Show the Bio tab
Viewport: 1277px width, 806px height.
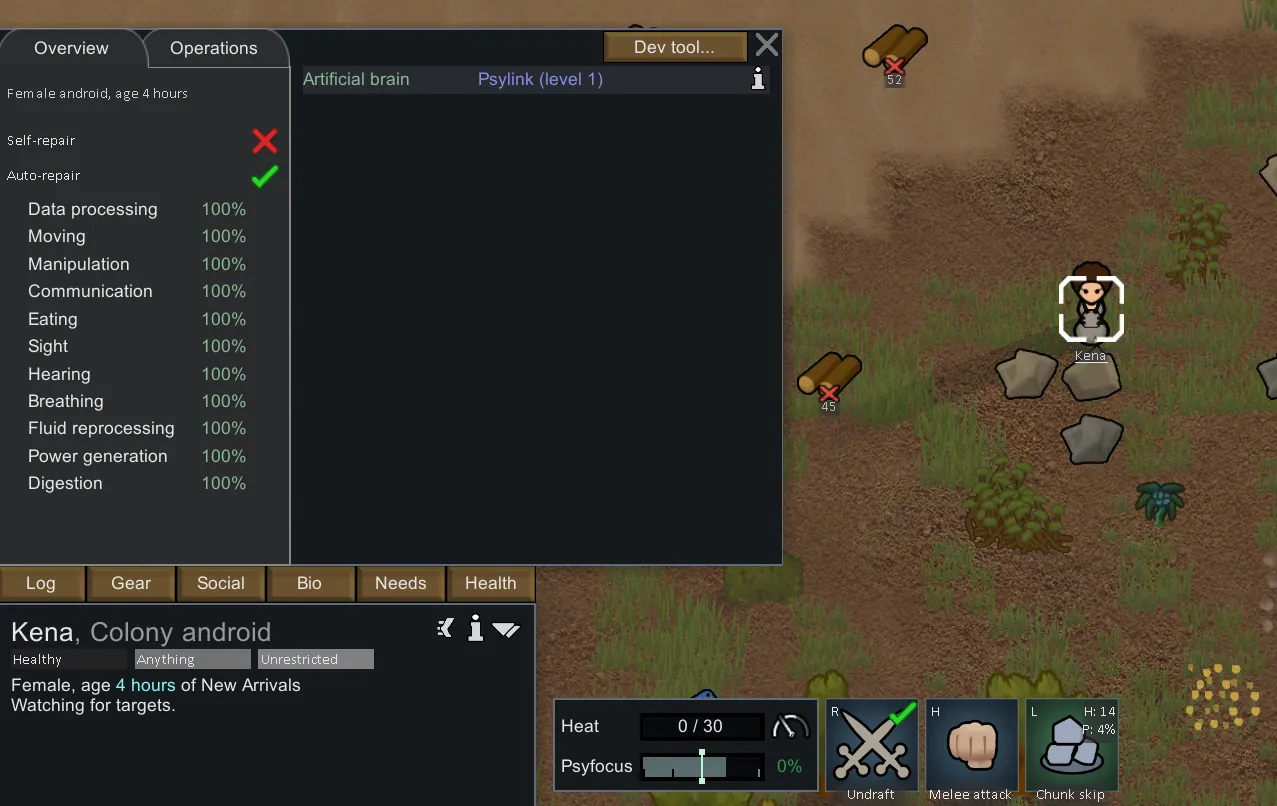[310, 583]
